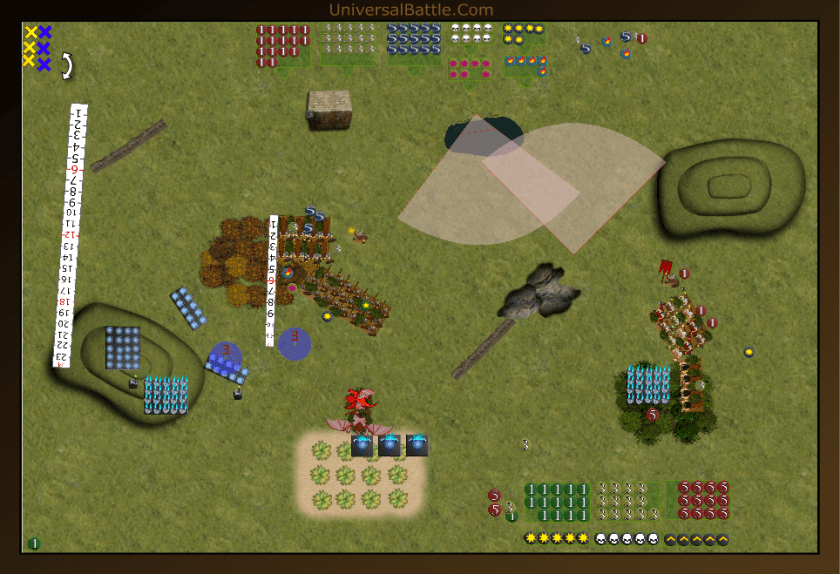Viewport: 840px width, 574px height.
Task: Pick the magenta splat token tray
Action: point(469,68)
